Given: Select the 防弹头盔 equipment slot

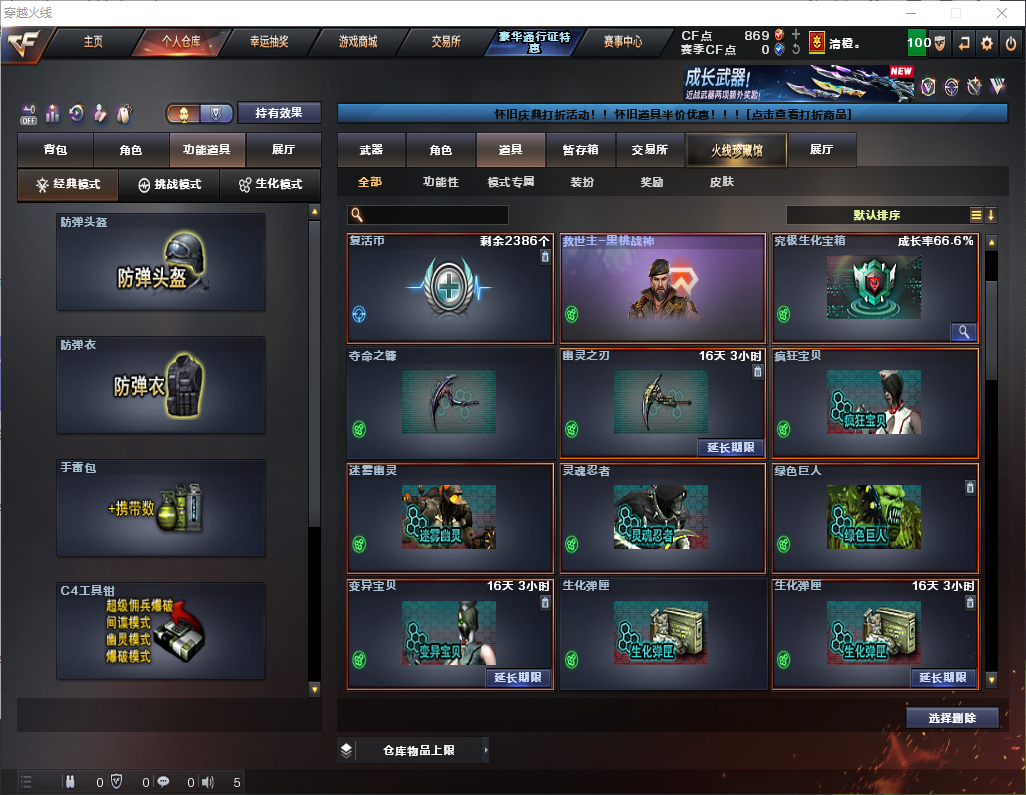Looking at the screenshot, I should [161, 262].
